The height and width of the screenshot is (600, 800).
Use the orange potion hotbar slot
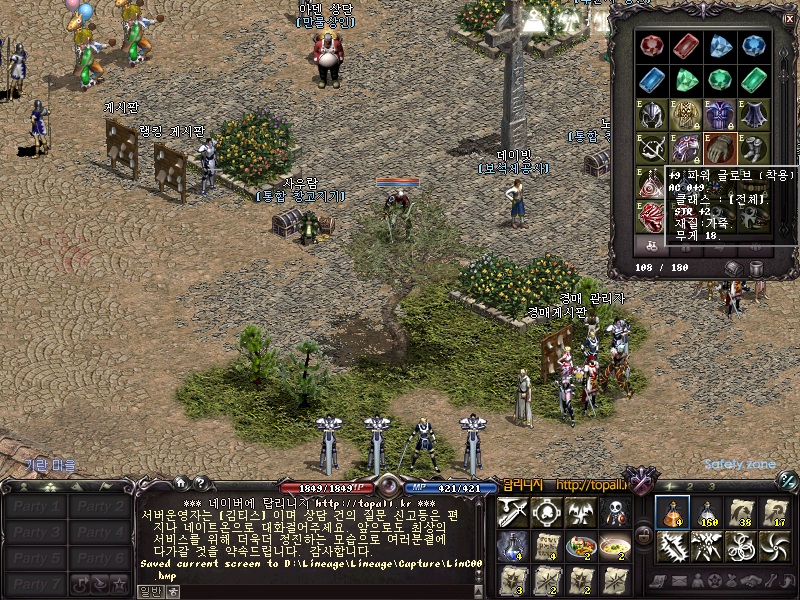click(x=671, y=512)
